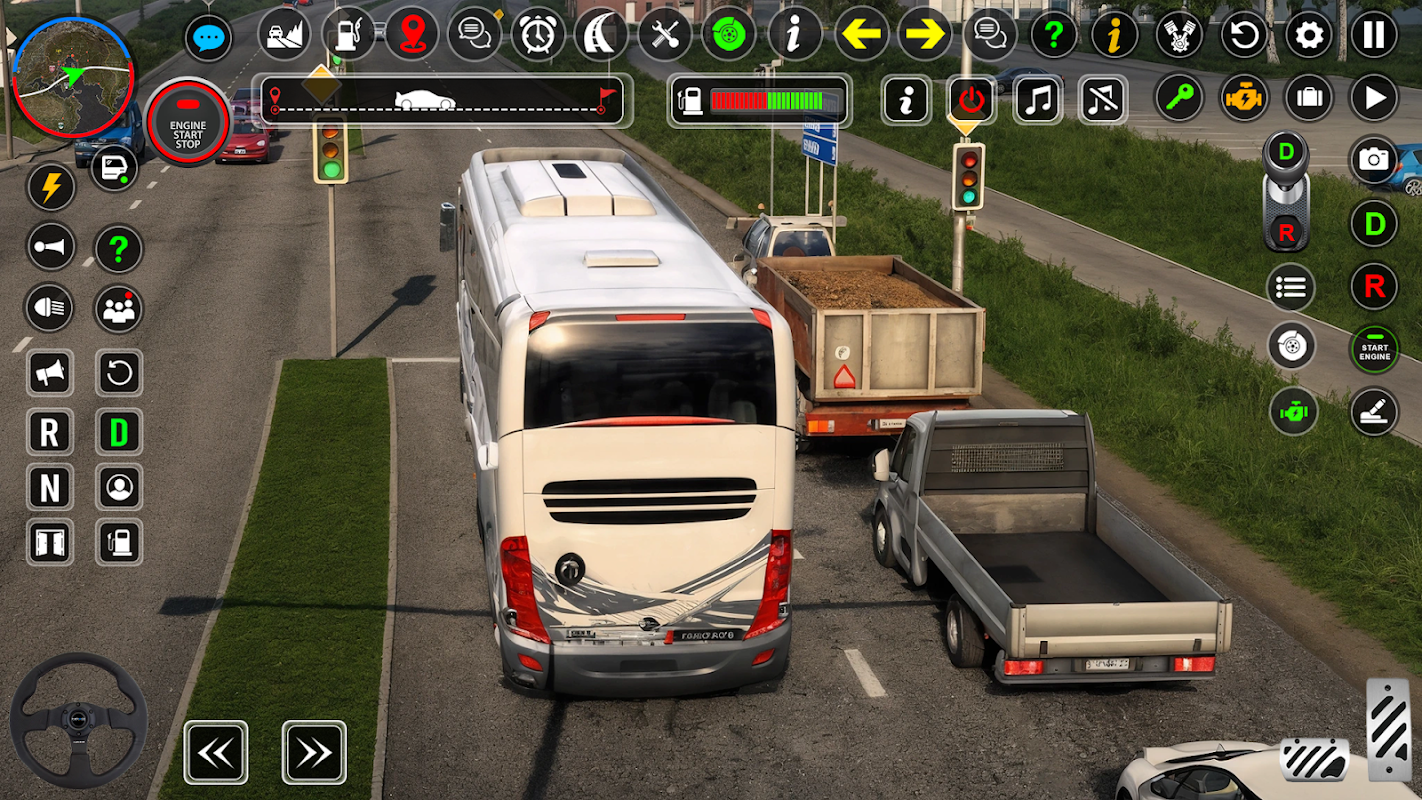This screenshot has height=800, width=1422.
Task: Take a screenshot with the camera icon
Action: tap(1374, 160)
